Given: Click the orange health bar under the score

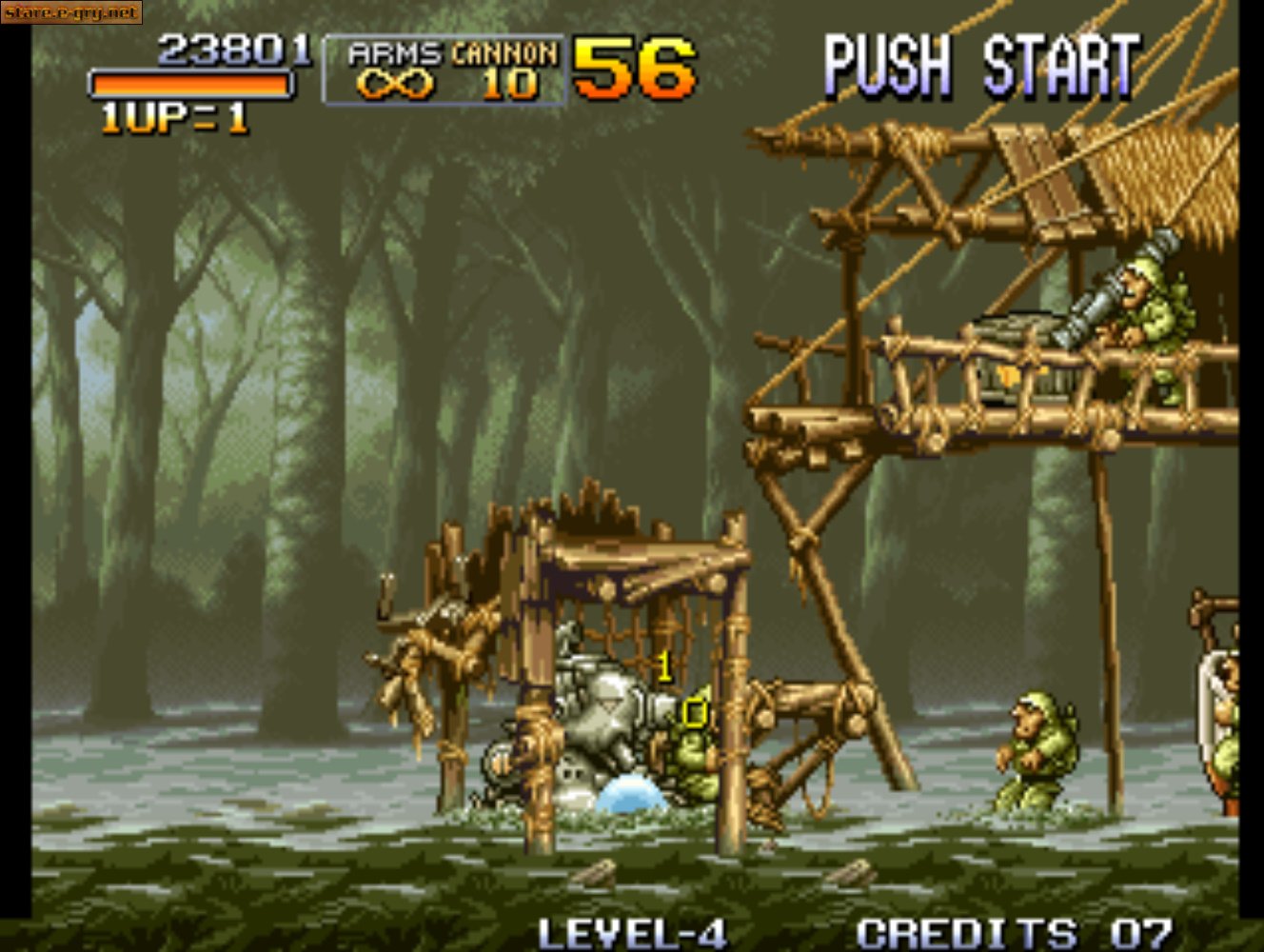Looking at the screenshot, I should click(x=190, y=86).
